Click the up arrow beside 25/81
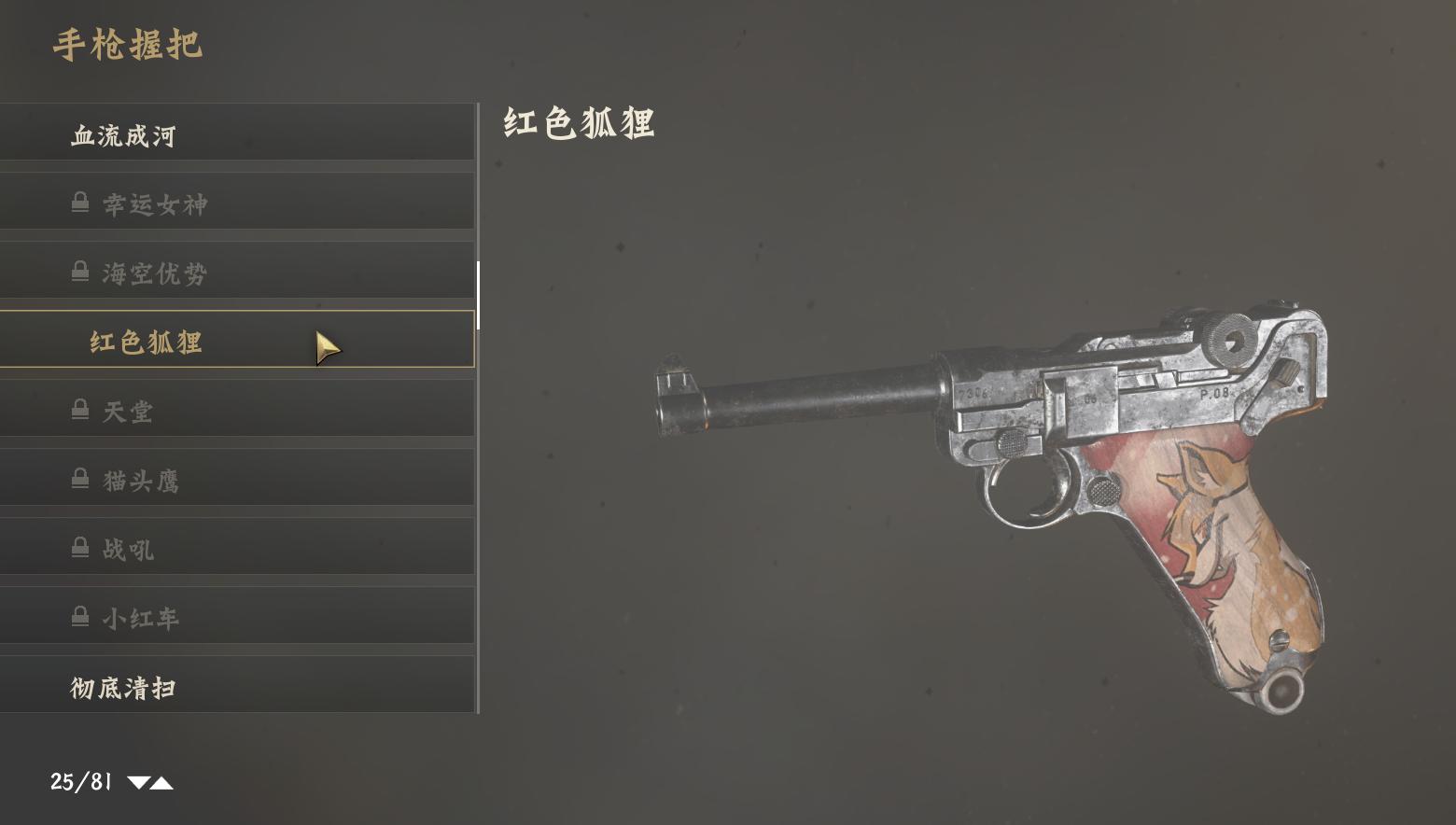The image size is (1456, 825). coord(162,783)
